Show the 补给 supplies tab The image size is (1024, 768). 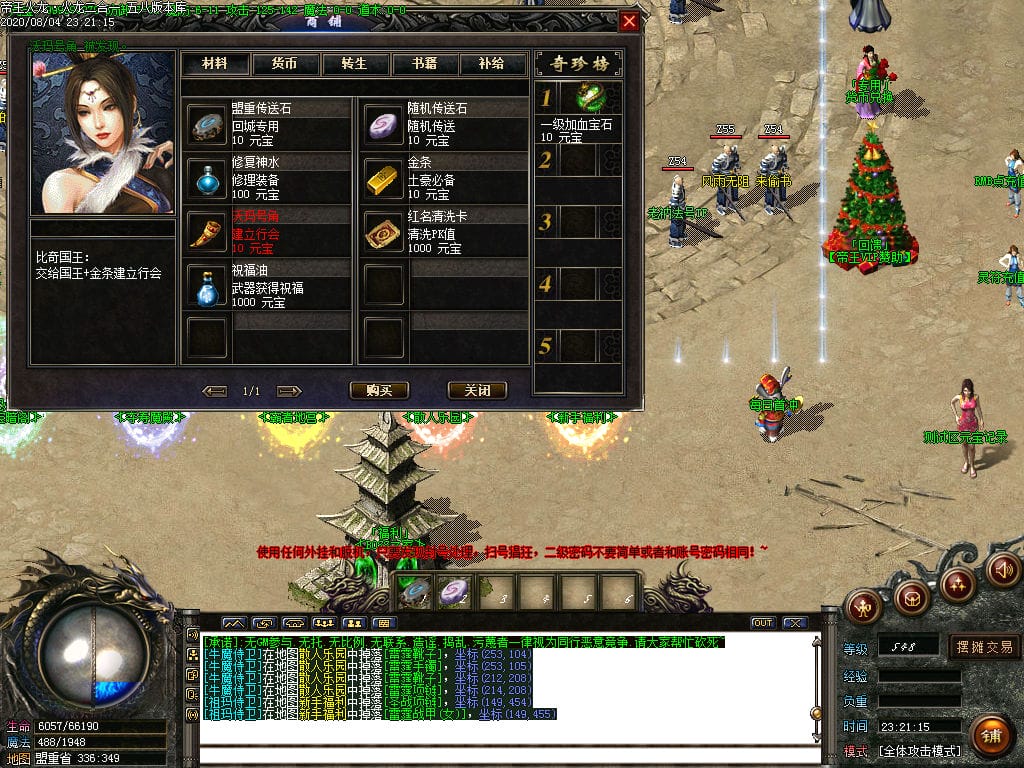(491, 63)
